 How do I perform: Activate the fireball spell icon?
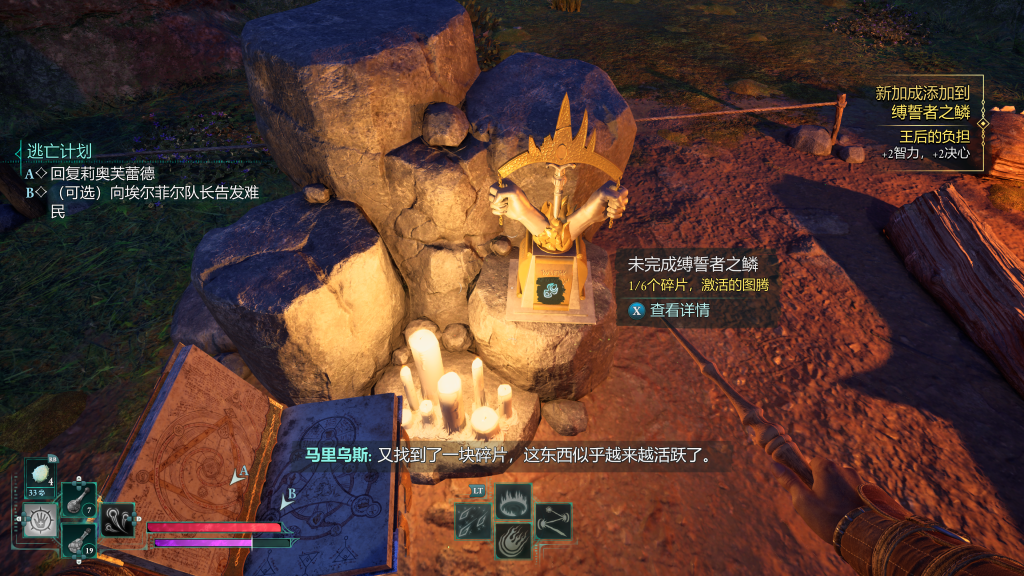(x=513, y=540)
